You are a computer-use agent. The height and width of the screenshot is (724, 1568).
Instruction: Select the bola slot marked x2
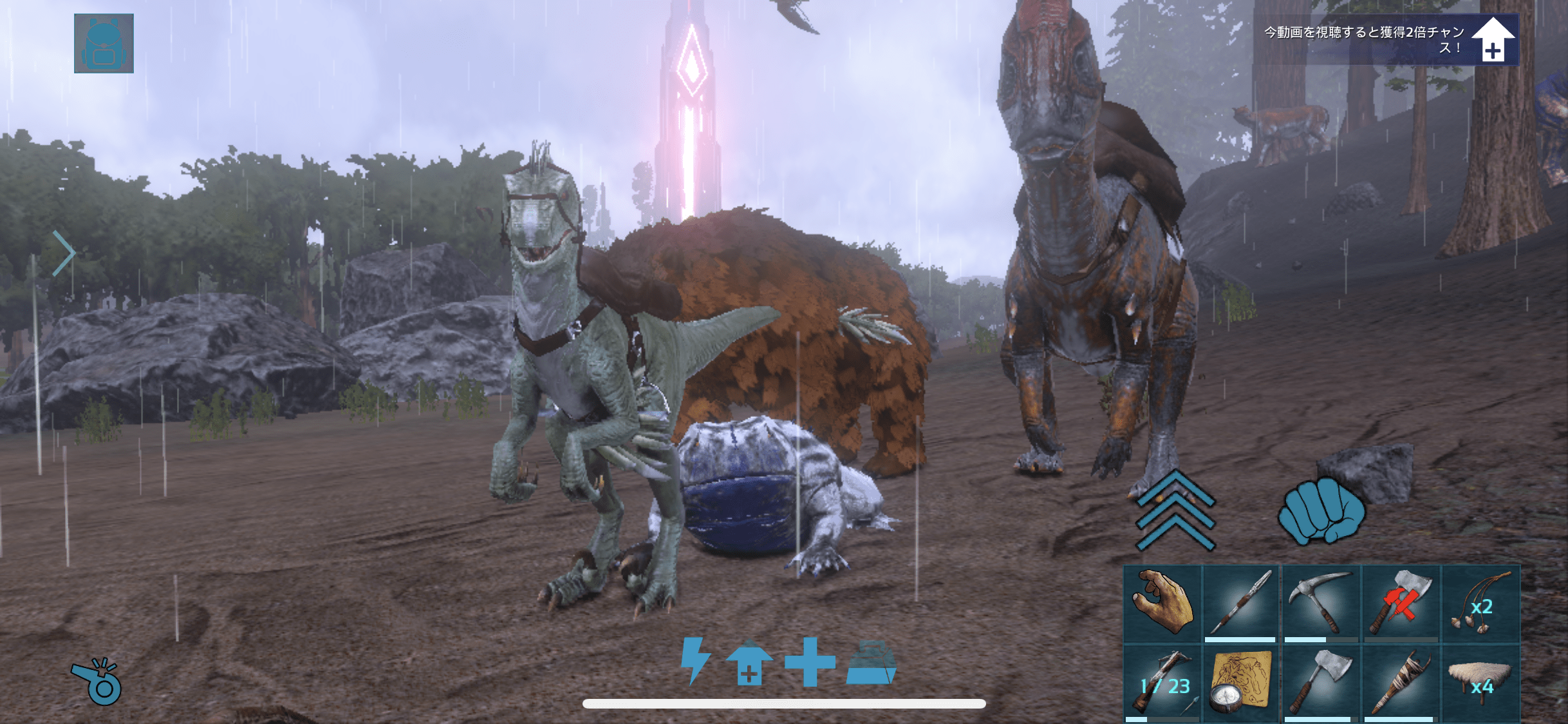[x=1480, y=604]
